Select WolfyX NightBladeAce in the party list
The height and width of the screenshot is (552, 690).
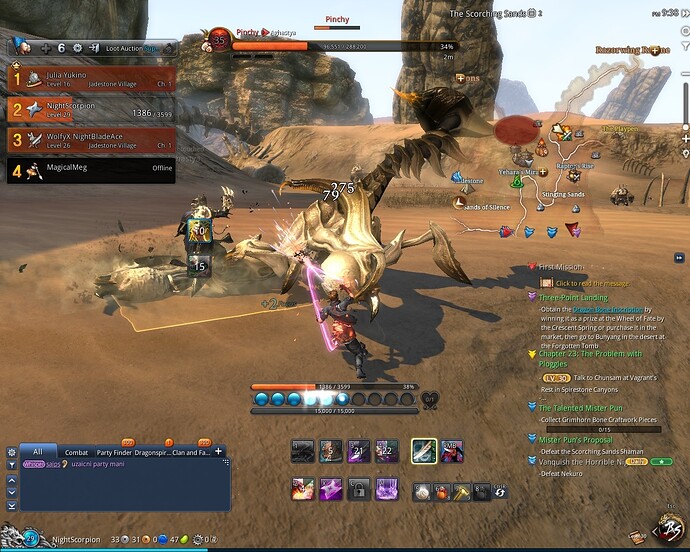[90, 140]
